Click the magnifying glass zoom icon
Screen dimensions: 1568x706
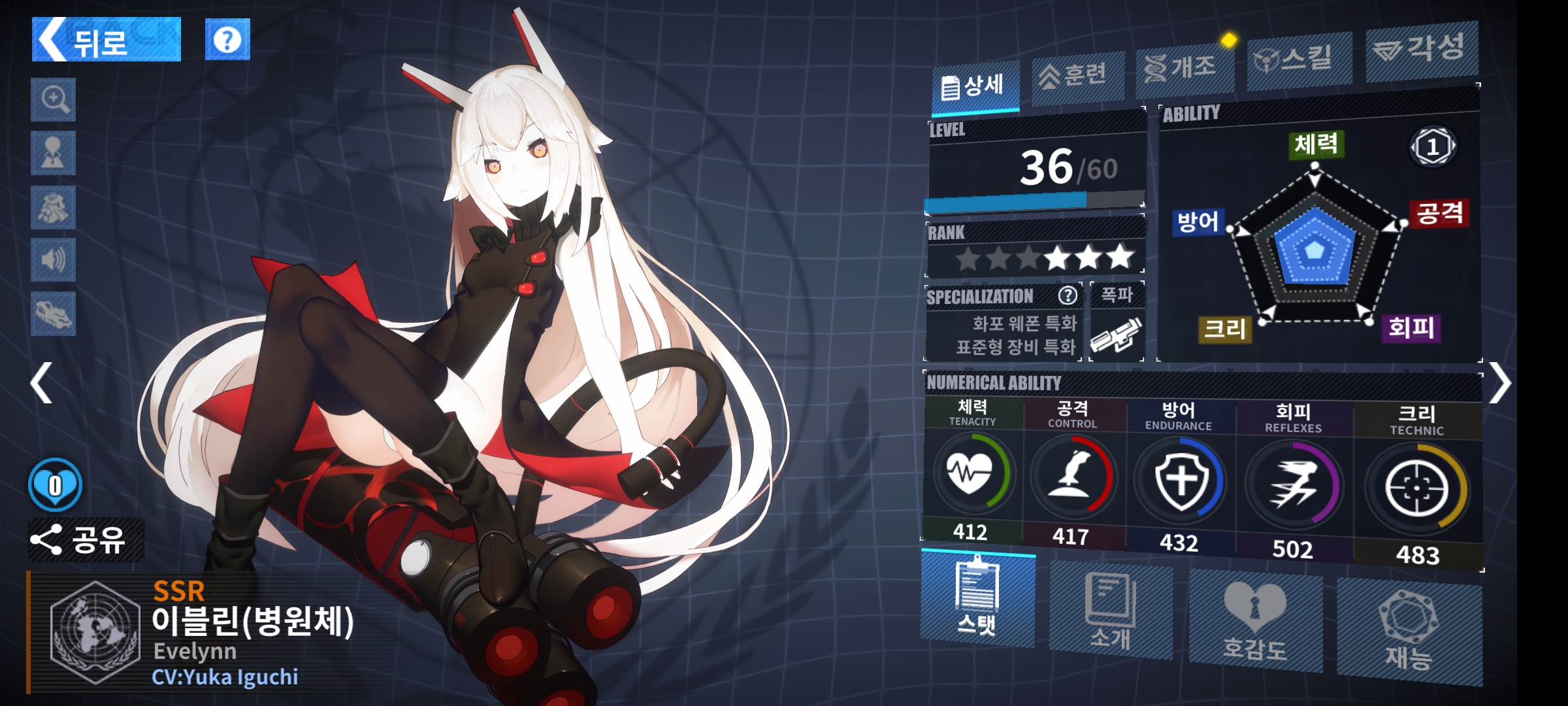click(54, 100)
